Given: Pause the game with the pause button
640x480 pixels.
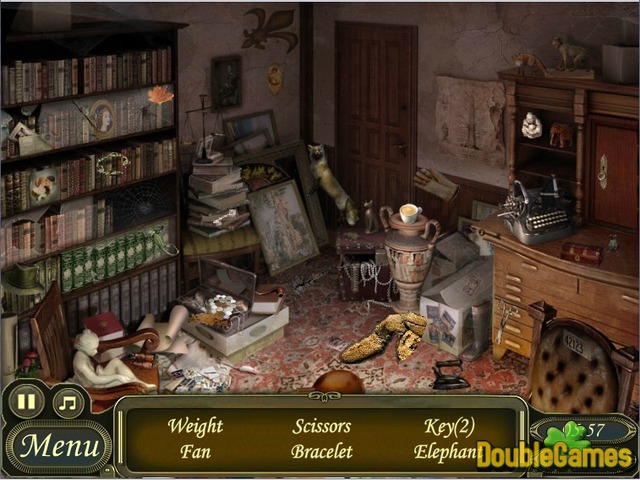Looking at the screenshot, I should pyautogui.click(x=27, y=403).
